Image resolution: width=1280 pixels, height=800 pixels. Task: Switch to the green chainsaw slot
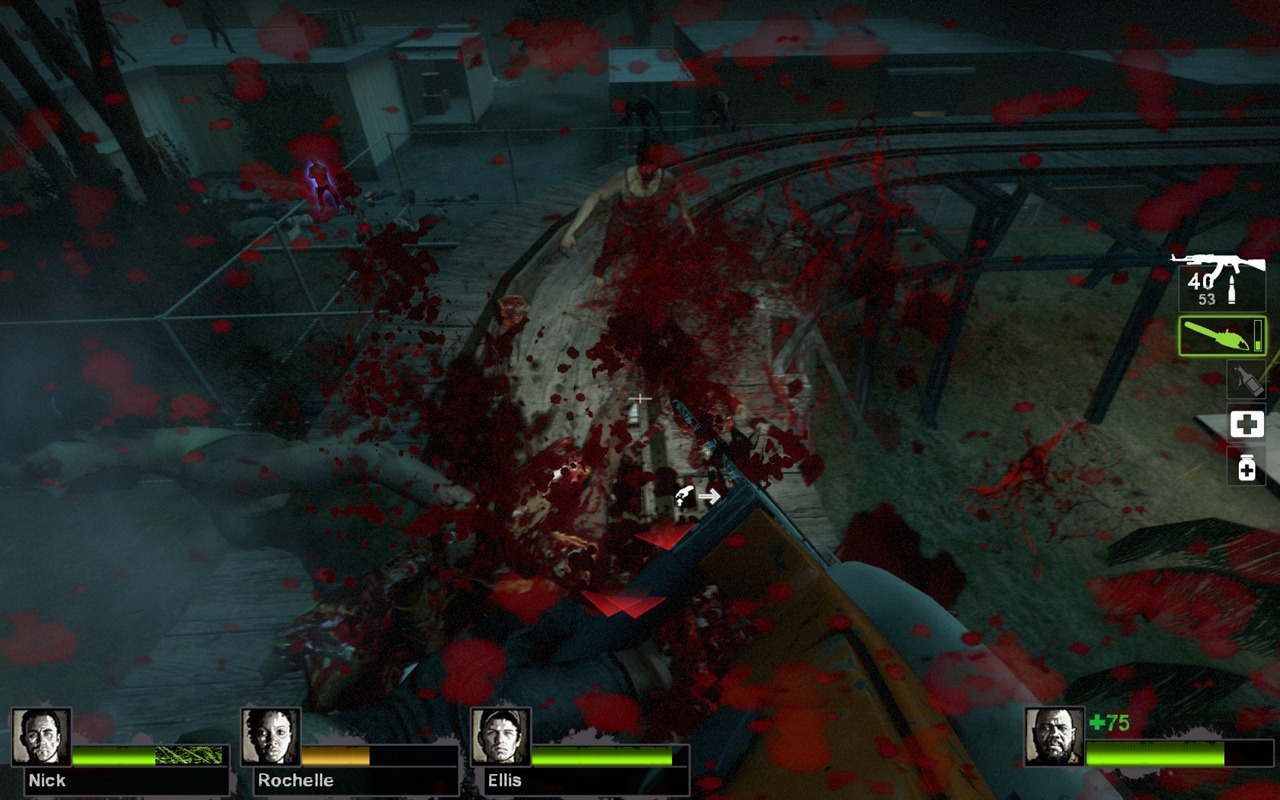[1221, 337]
